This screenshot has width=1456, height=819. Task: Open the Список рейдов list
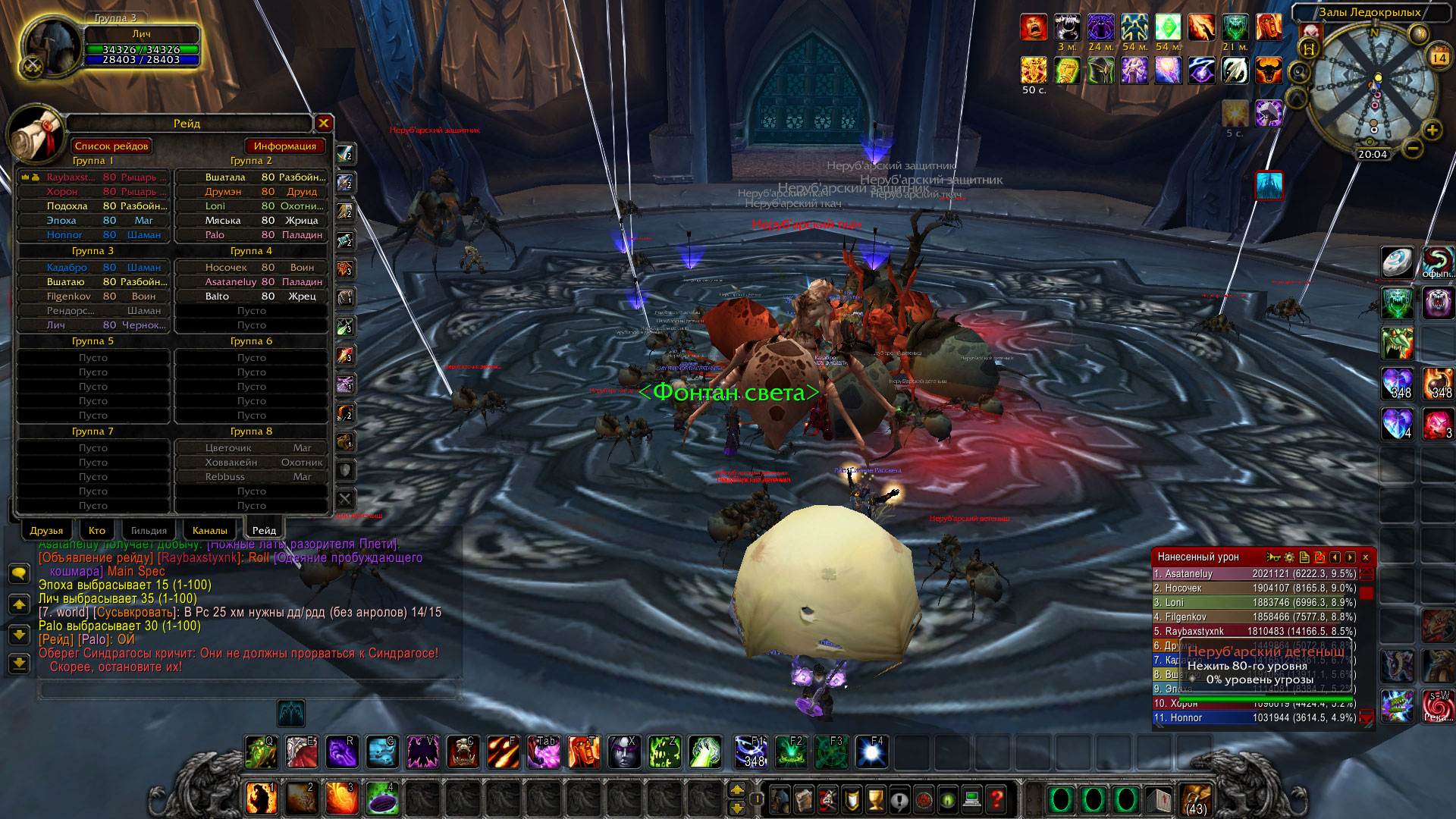tap(111, 146)
